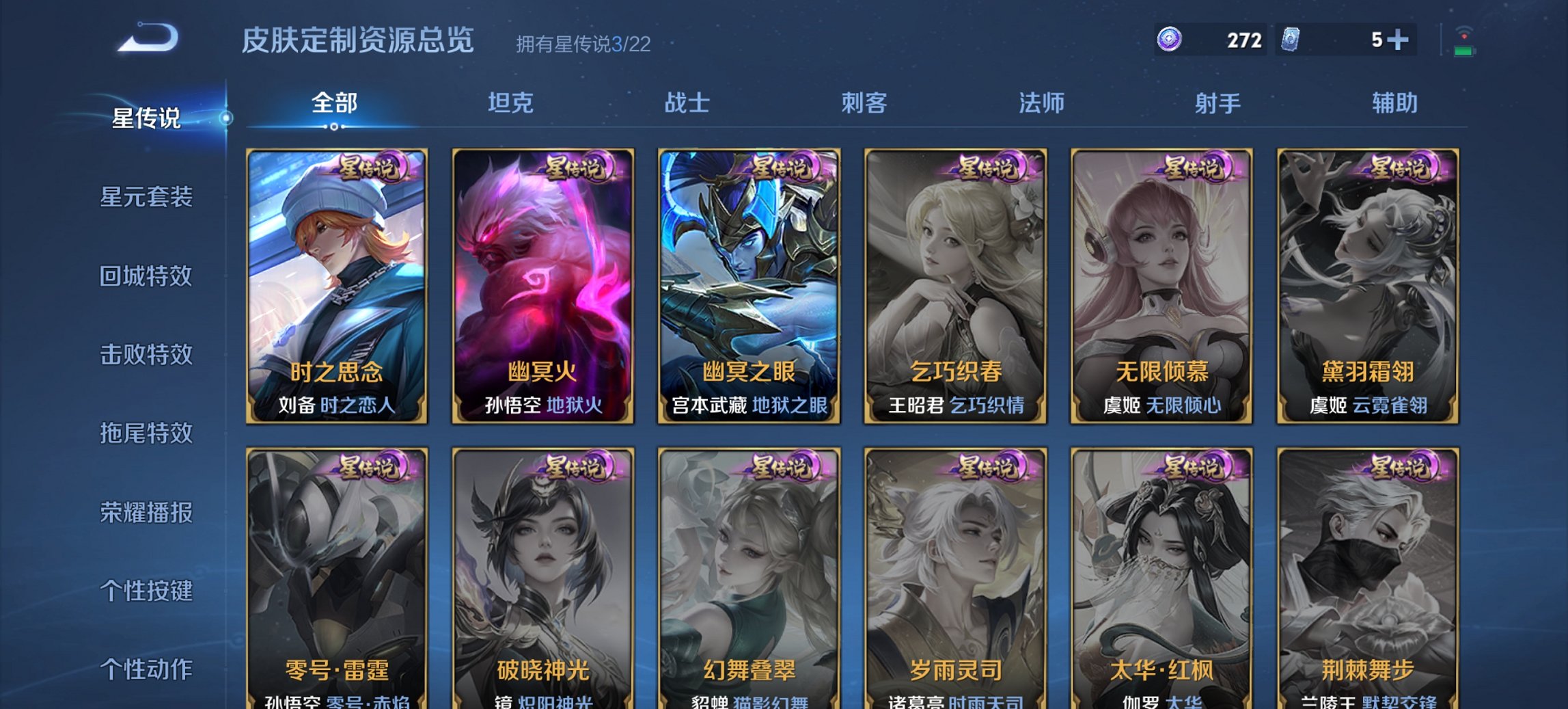
Task: Open 回城特效 from the sidebar
Action: 148,275
